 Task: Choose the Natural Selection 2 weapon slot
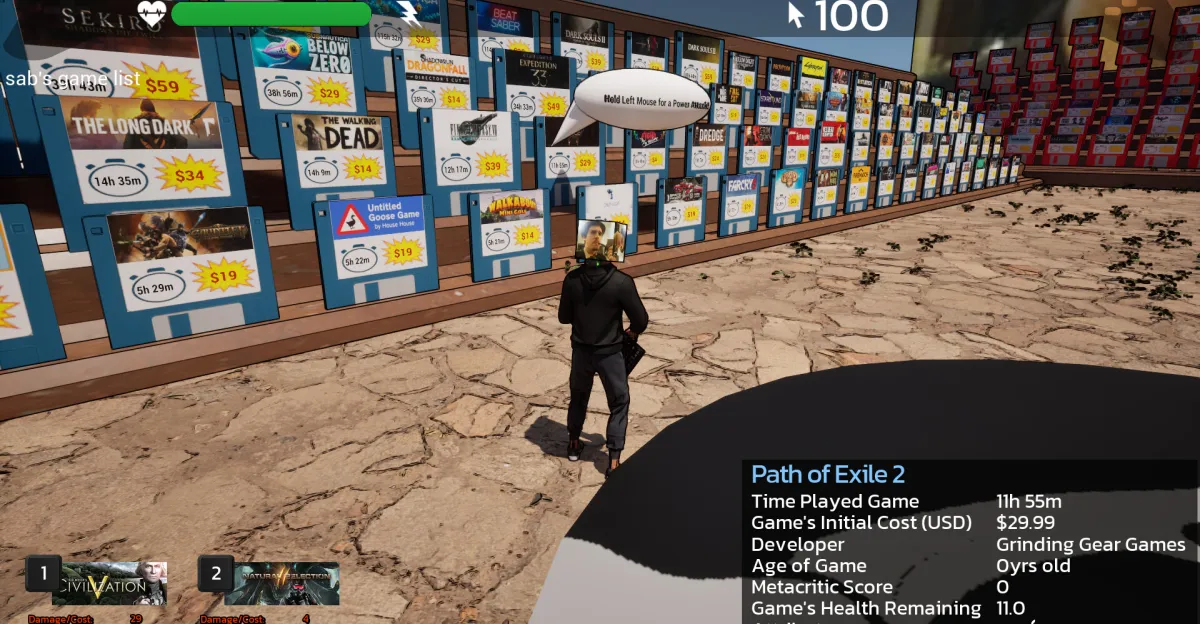point(281,584)
